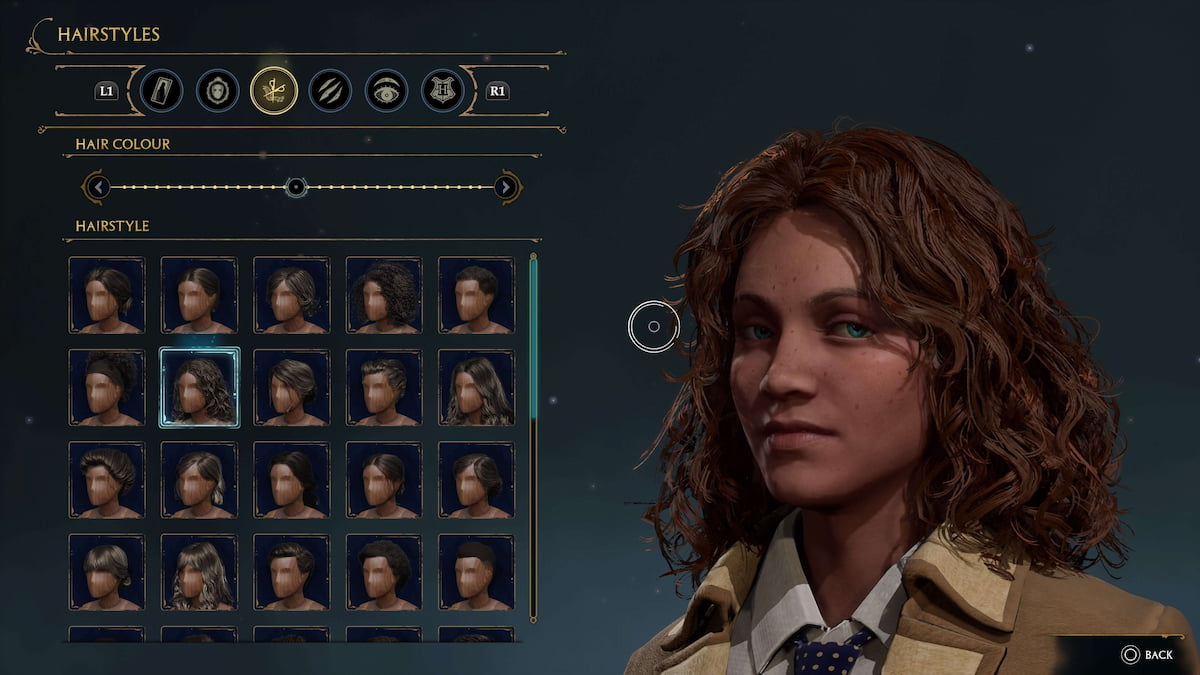Select the highlighted shoulder-length curly hairstyle

(x=199, y=387)
